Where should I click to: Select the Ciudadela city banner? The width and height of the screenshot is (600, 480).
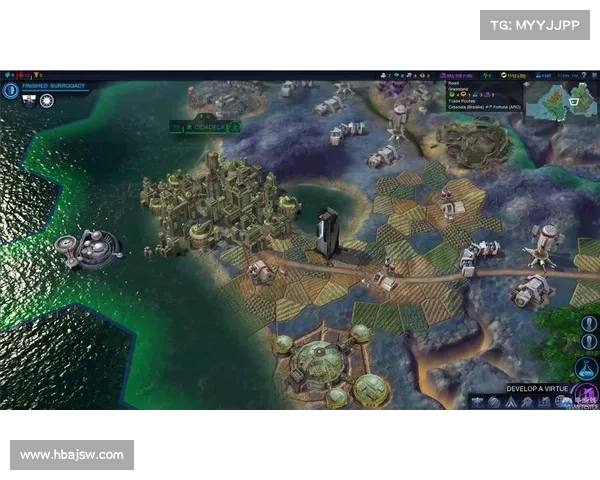[205, 127]
